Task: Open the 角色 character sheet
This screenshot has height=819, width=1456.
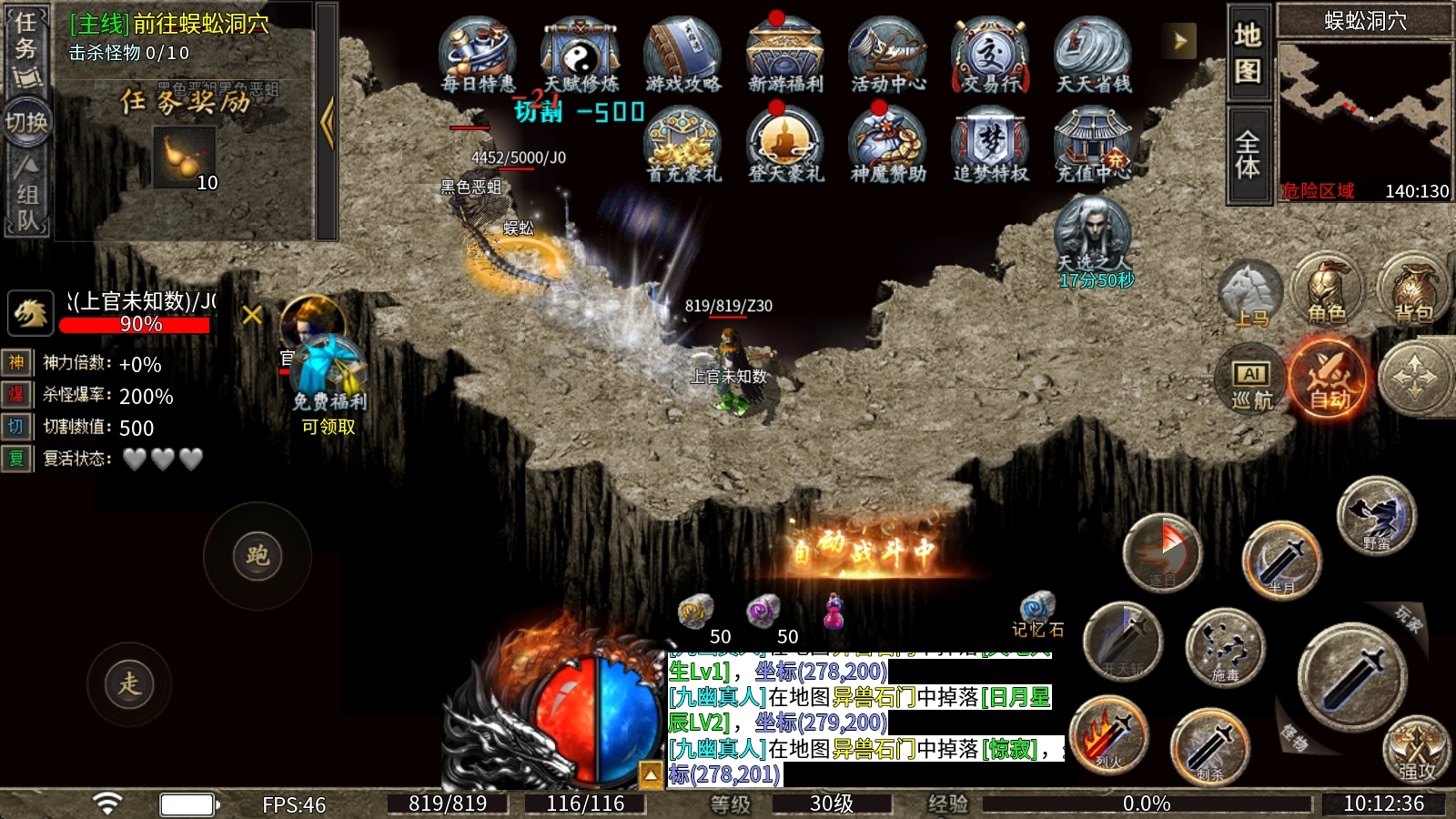Action: (1327, 289)
